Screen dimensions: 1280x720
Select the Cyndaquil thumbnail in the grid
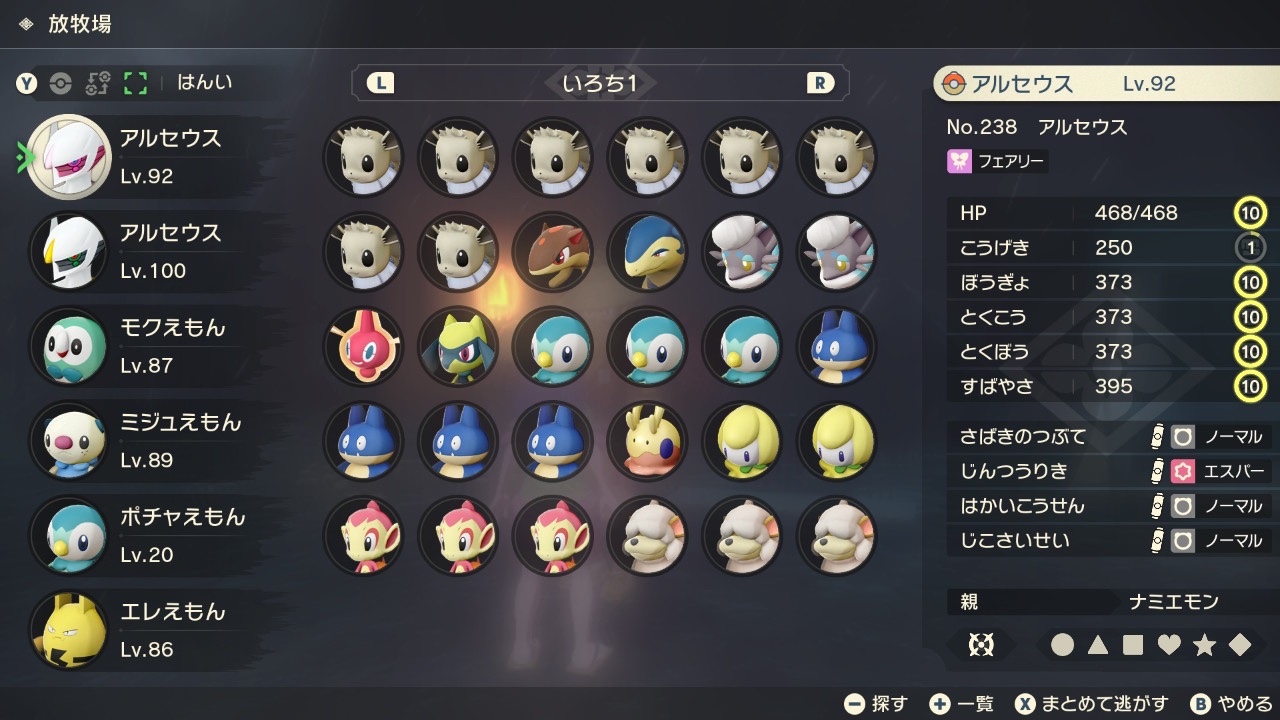(x=647, y=253)
